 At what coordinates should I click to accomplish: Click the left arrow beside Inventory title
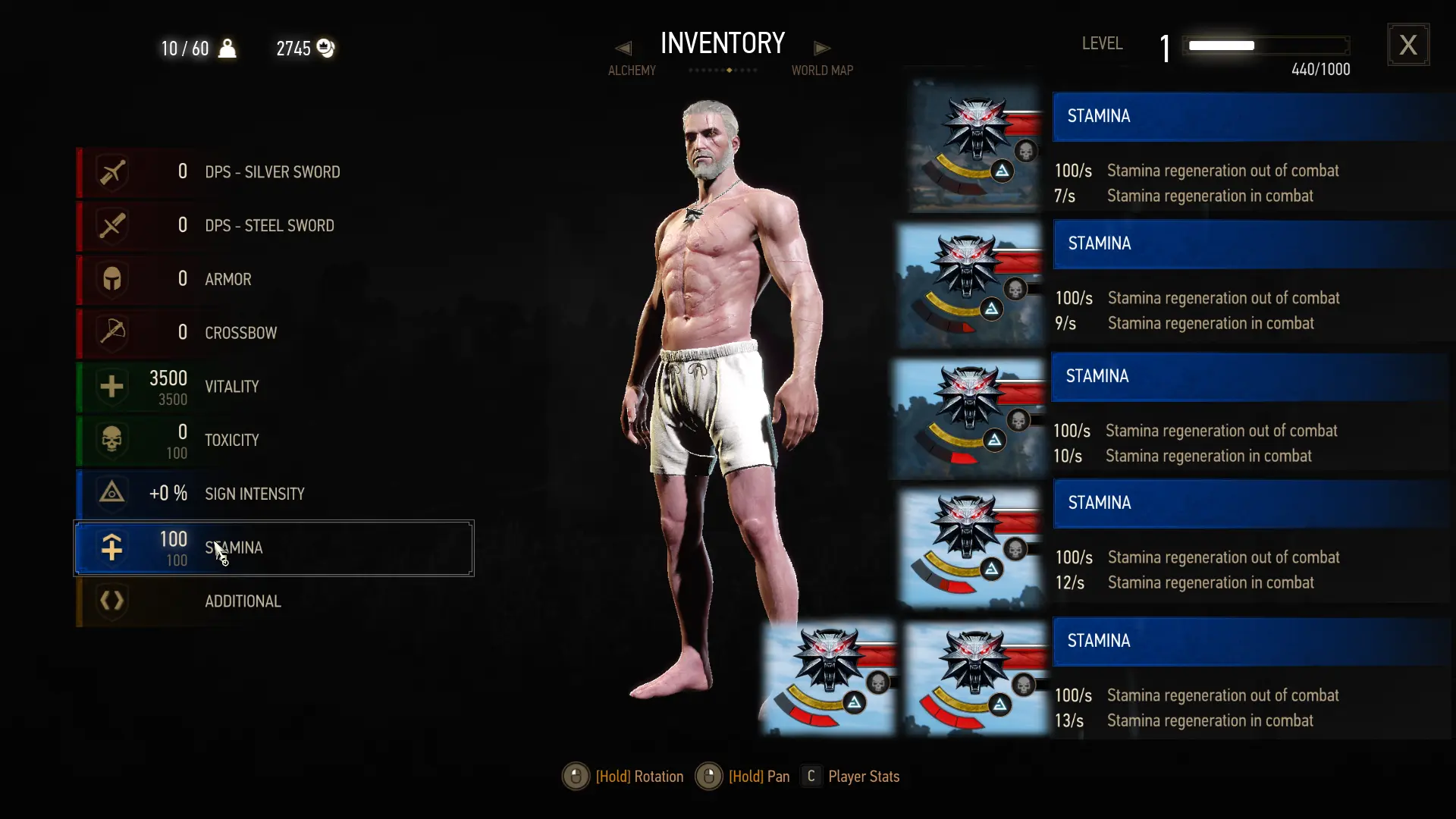coord(623,48)
